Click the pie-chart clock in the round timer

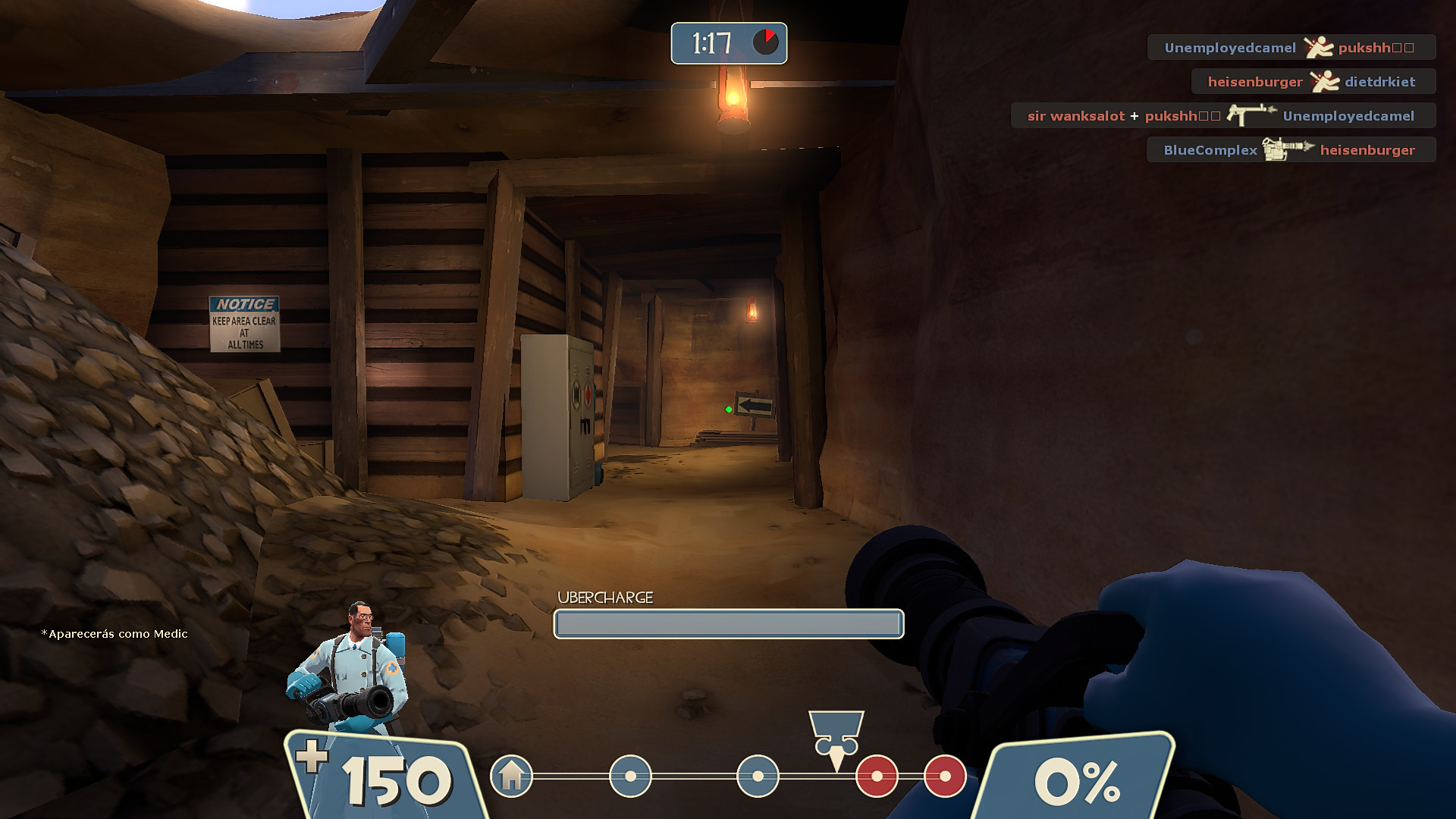[767, 43]
